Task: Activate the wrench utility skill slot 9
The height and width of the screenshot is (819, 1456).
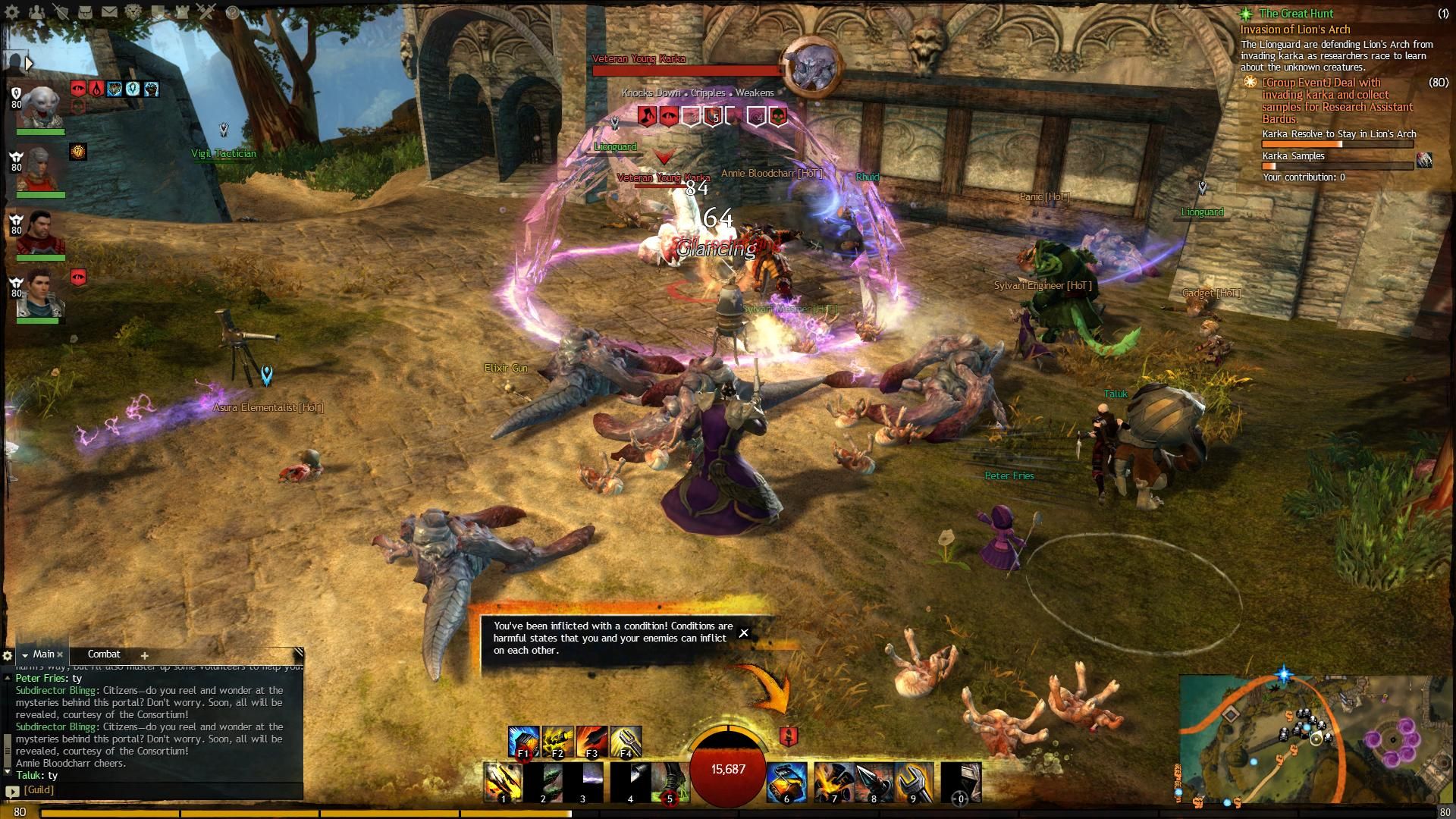Action: 913,782
